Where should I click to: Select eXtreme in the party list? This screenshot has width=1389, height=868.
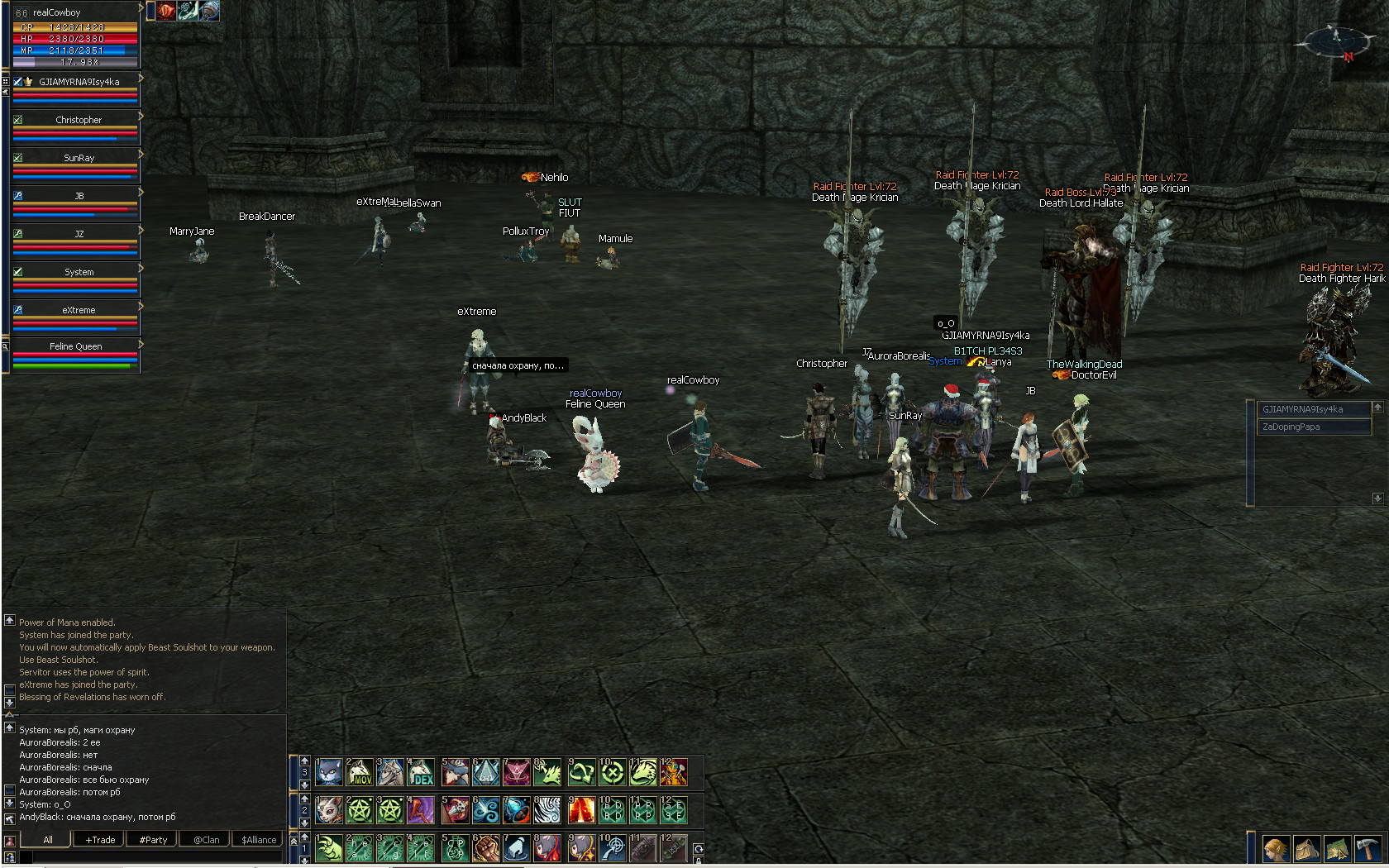tap(78, 310)
